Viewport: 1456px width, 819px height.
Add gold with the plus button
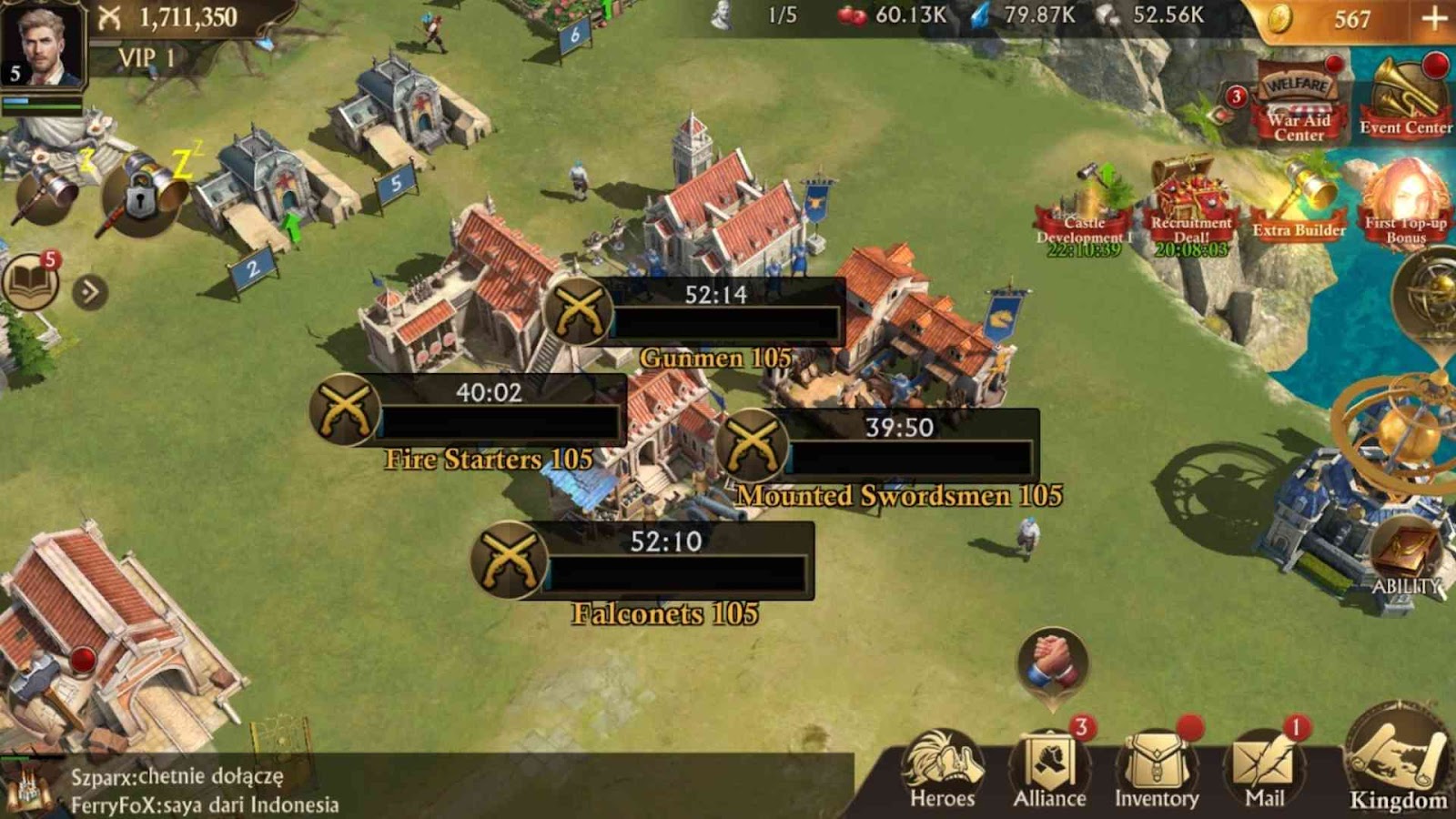[1434, 18]
